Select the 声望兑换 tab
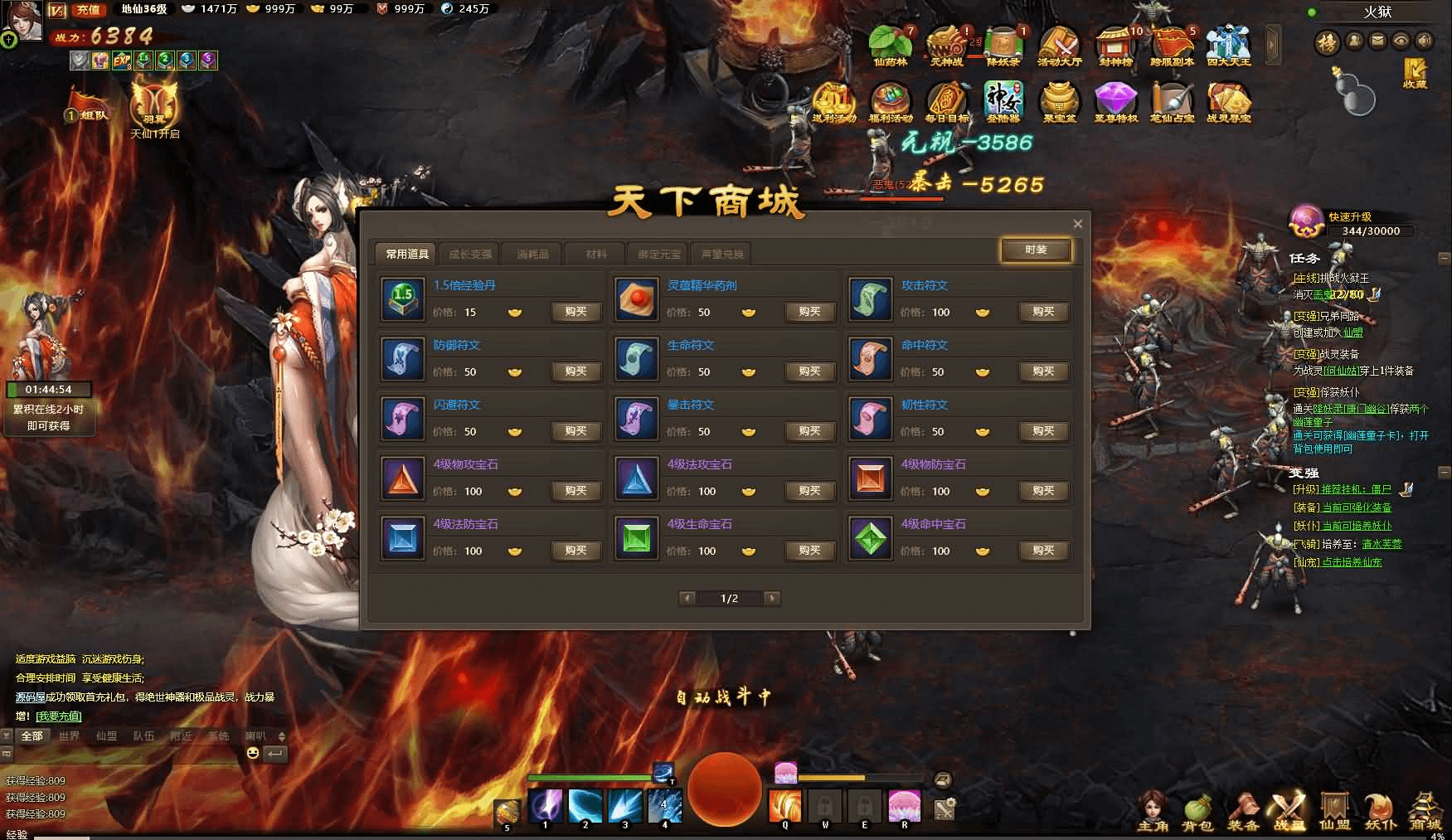Viewport: 1452px width, 840px height. click(x=722, y=254)
